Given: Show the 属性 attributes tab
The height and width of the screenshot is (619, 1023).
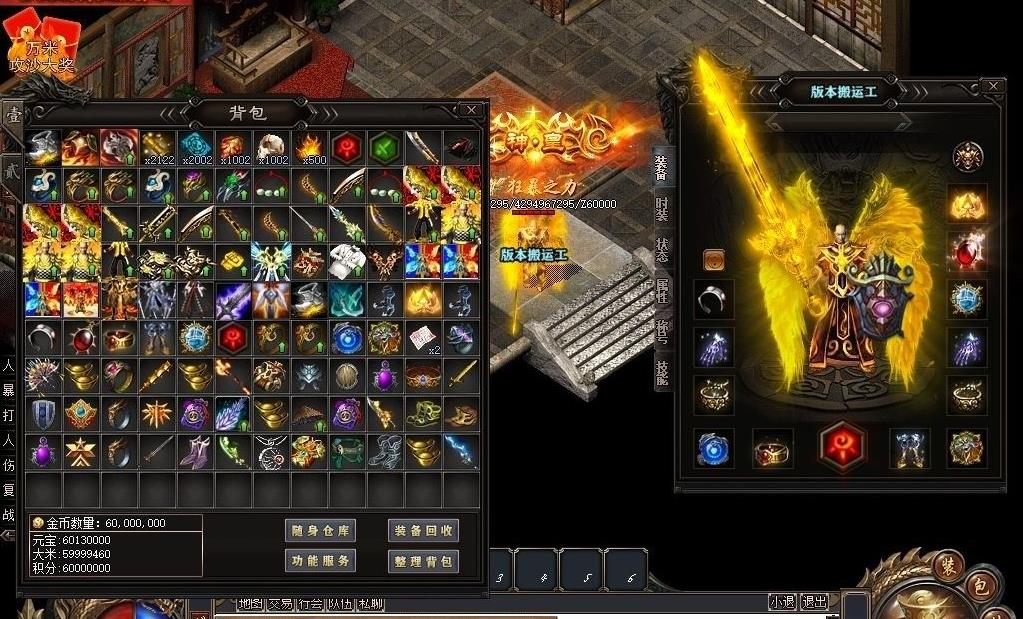Looking at the screenshot, I should coord(662,290).
